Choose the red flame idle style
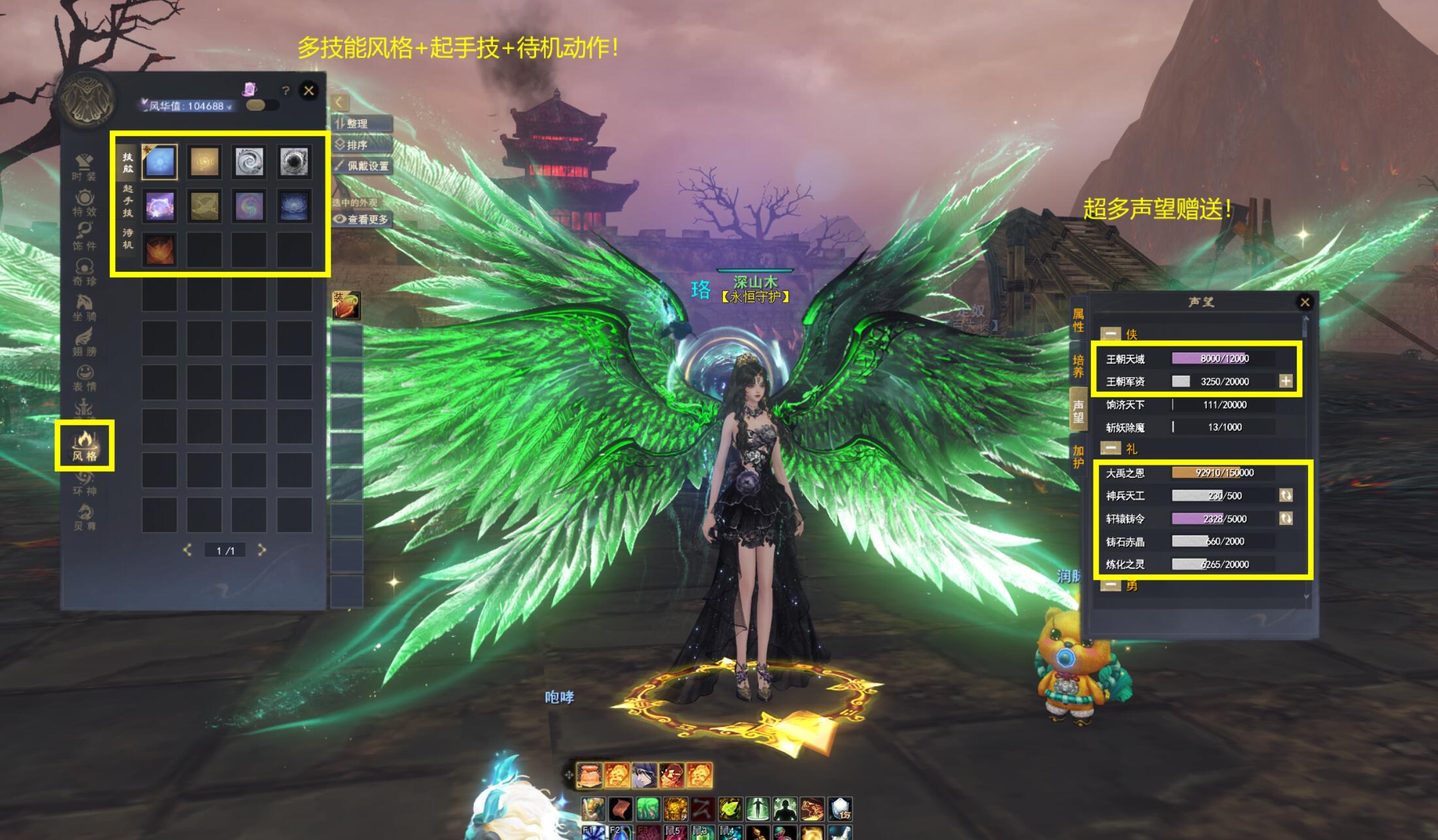The image size is (1438, 840). (159, 250)
